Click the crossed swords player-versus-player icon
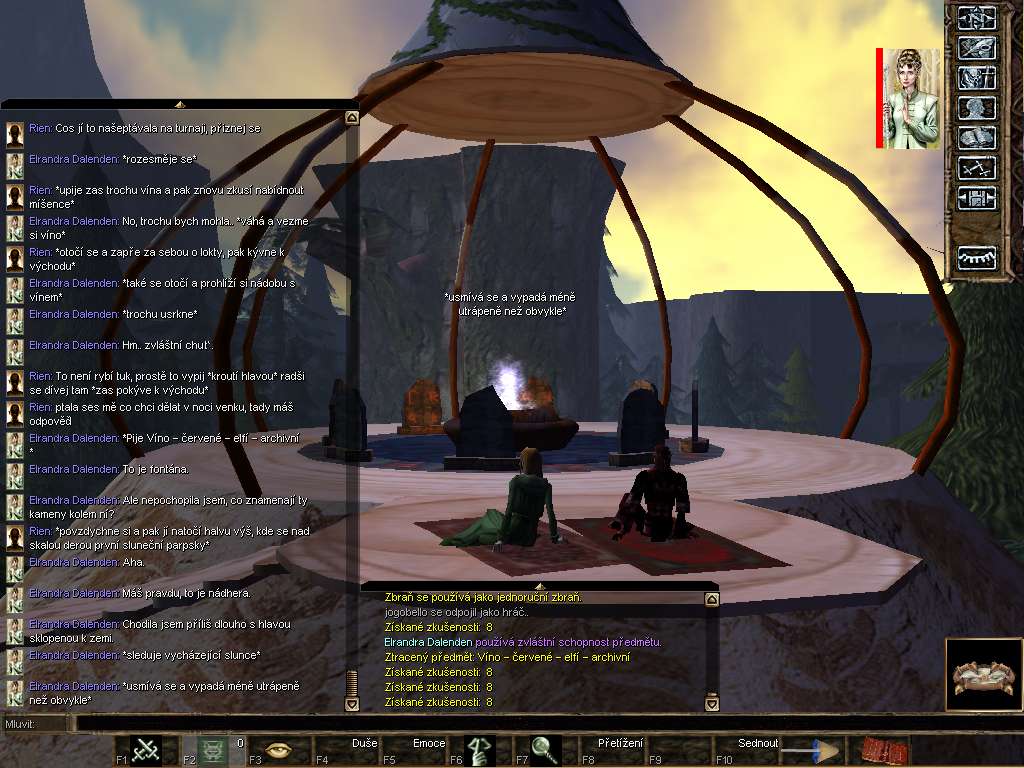The width and height of the screenshot is (1024, 768). click(x=975, y=168)
